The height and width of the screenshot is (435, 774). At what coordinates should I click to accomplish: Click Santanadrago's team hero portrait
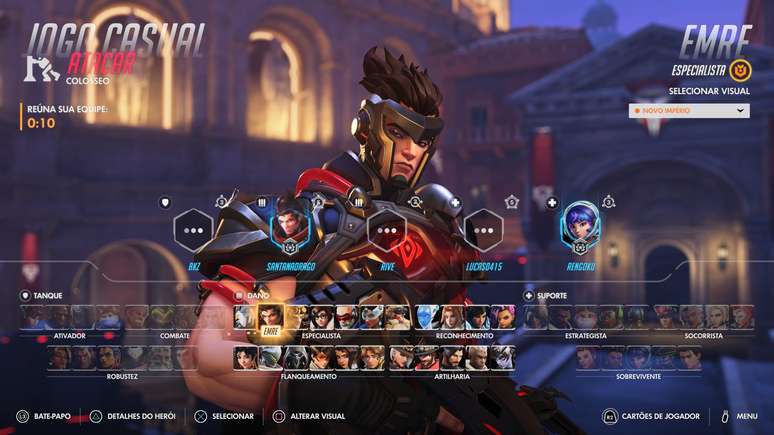290,230
